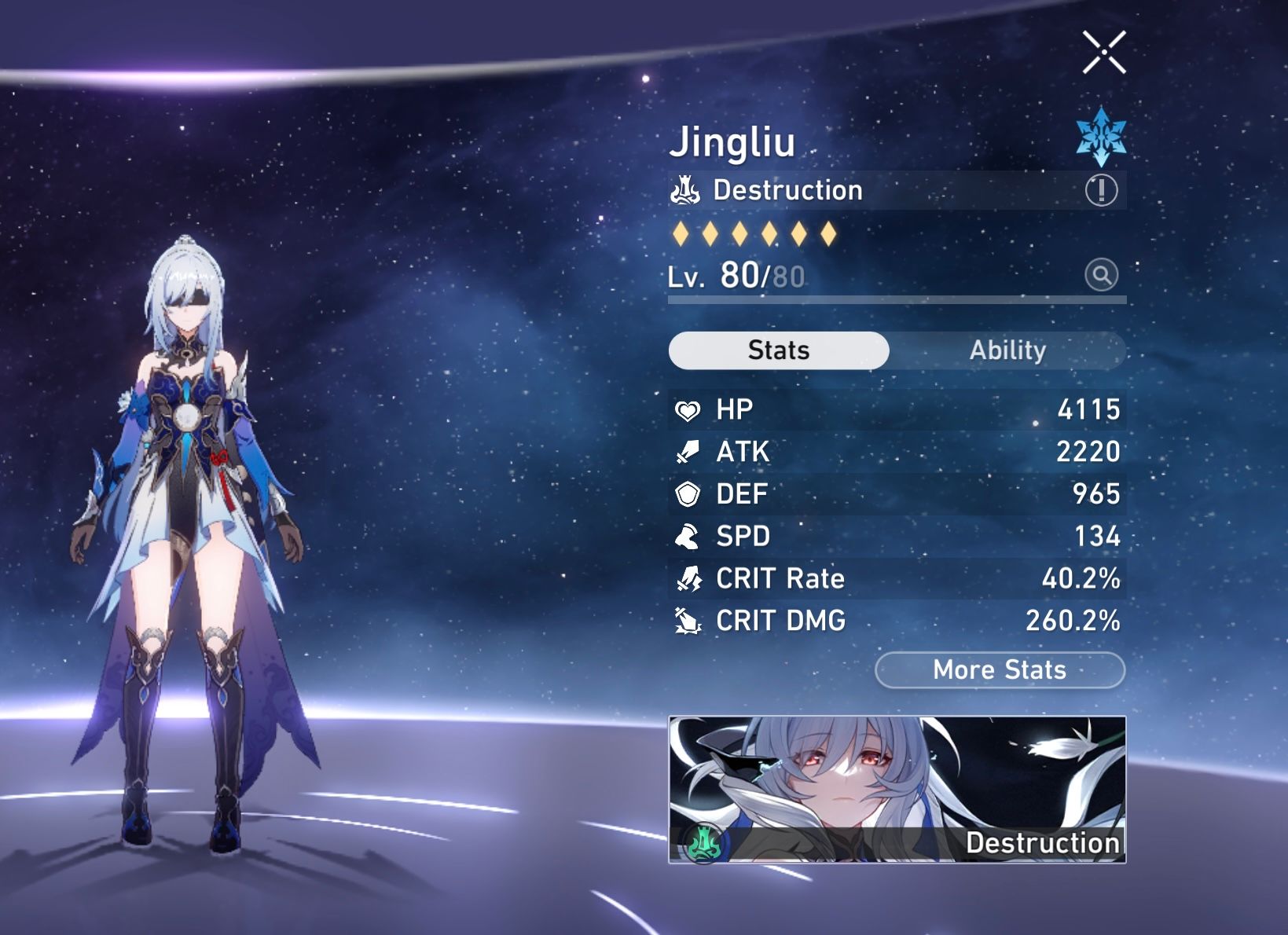The height and width of the screenshot is (935, 1288).
Task: Click the exclamation info icon beside Destruction
Action: coord(1103,189)
